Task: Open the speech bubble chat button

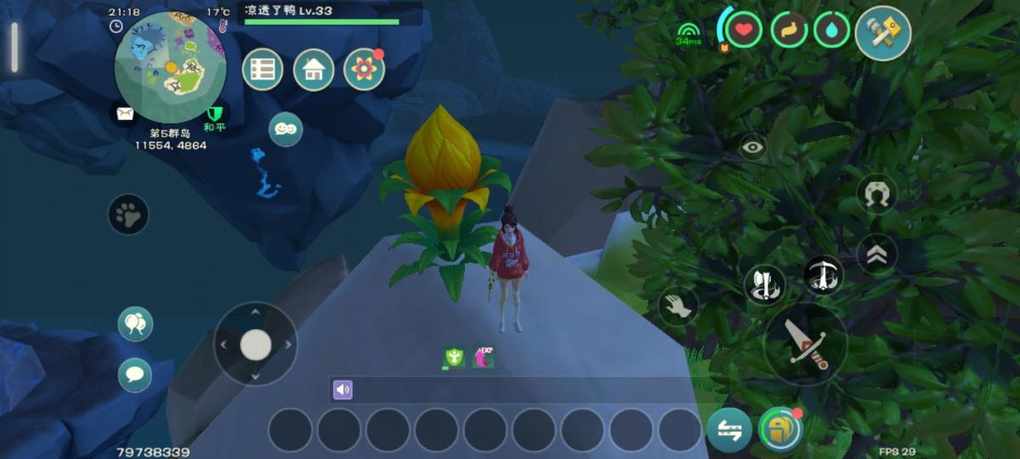Action: tap(135, 375)
